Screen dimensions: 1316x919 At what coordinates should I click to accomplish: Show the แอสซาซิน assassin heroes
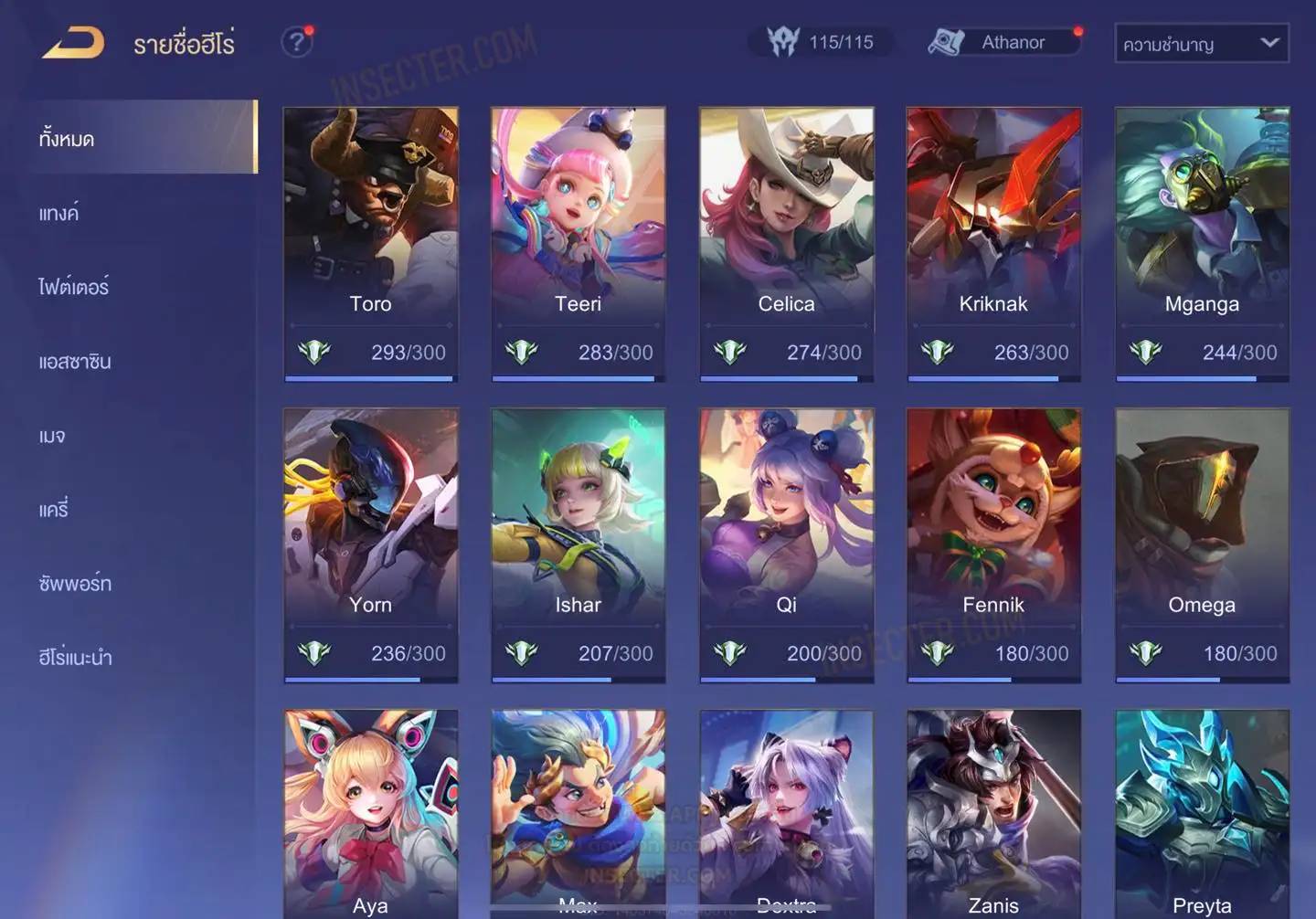click(x=75, y=362)
